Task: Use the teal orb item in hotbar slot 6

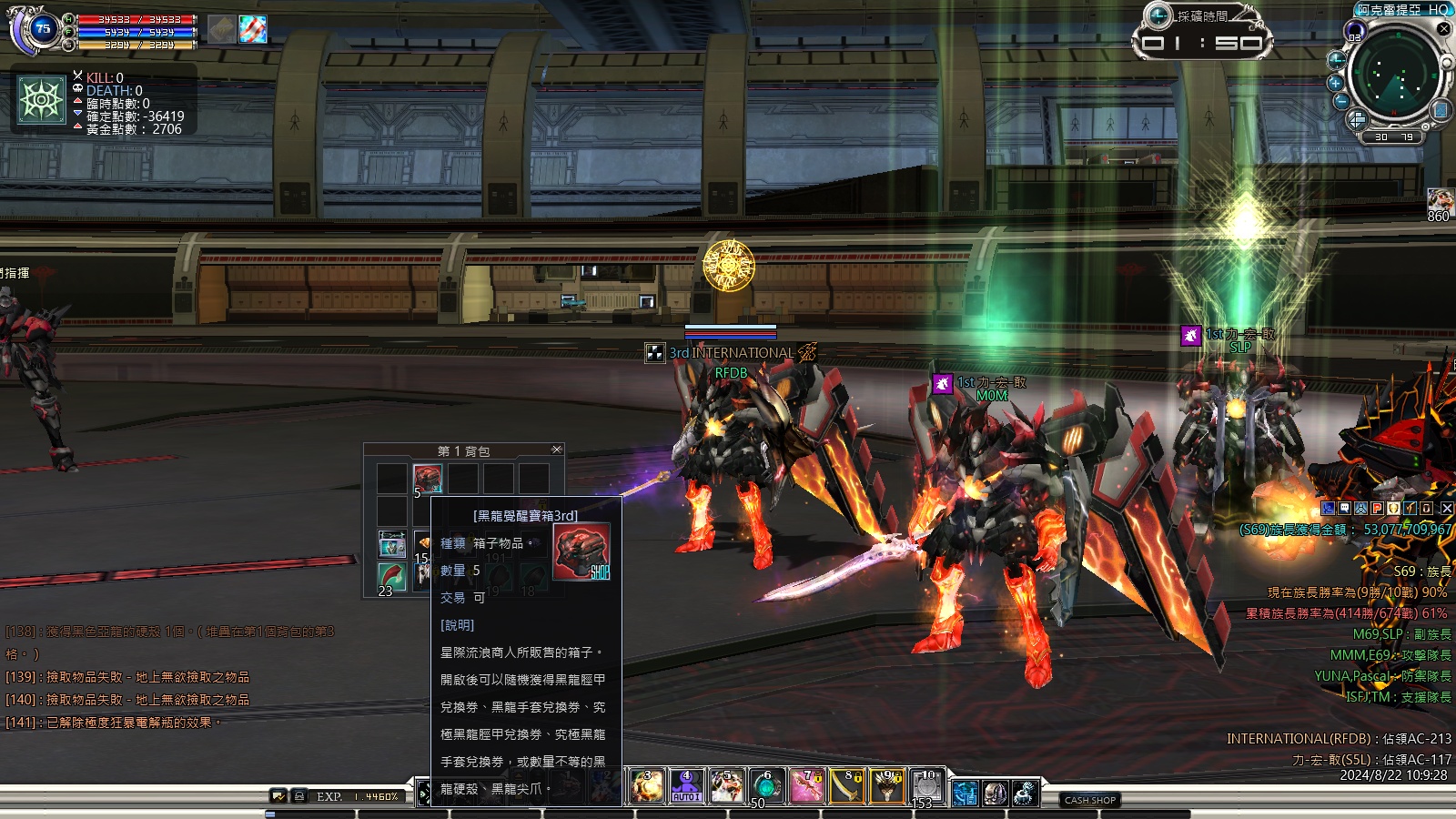Action: [766, 787]
